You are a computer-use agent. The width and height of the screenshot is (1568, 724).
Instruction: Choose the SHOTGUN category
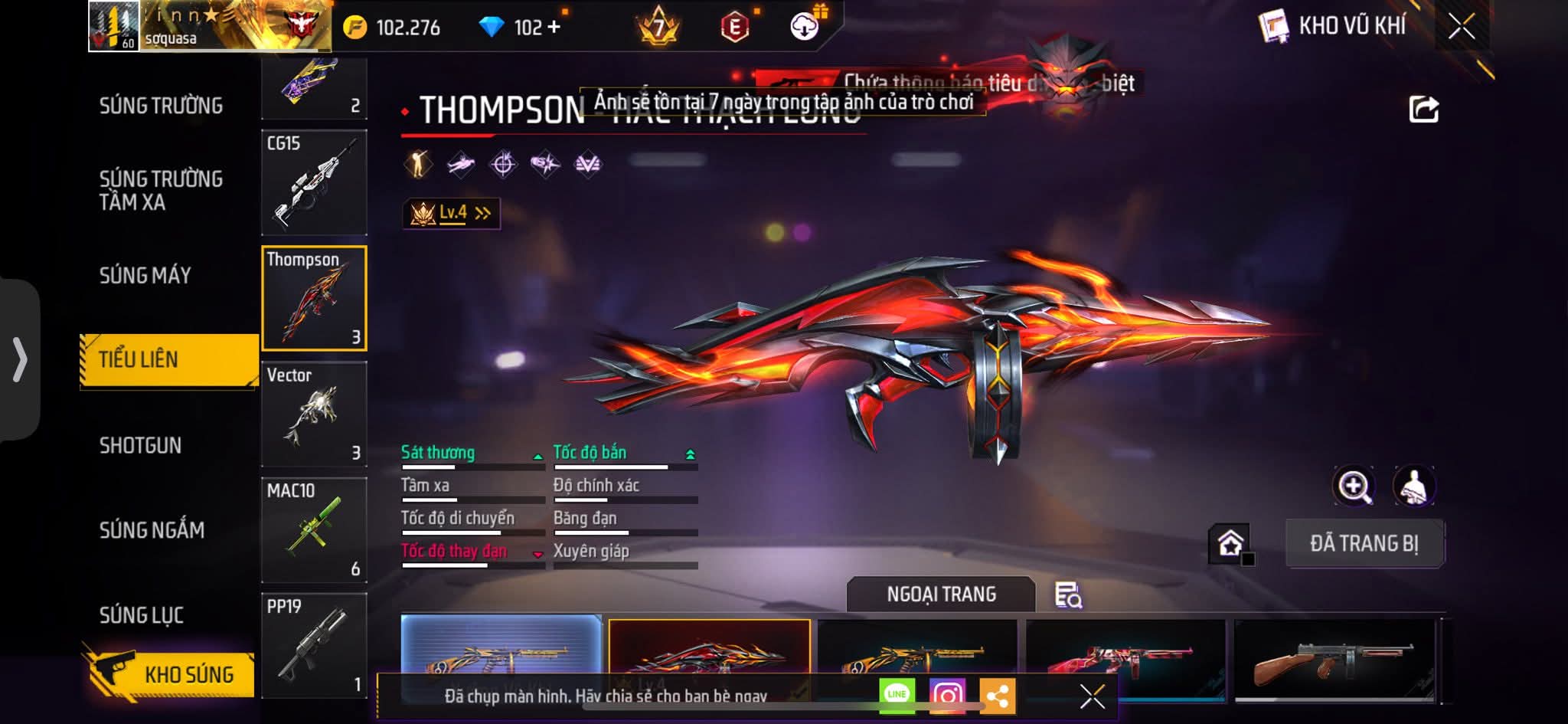point(140,445)
